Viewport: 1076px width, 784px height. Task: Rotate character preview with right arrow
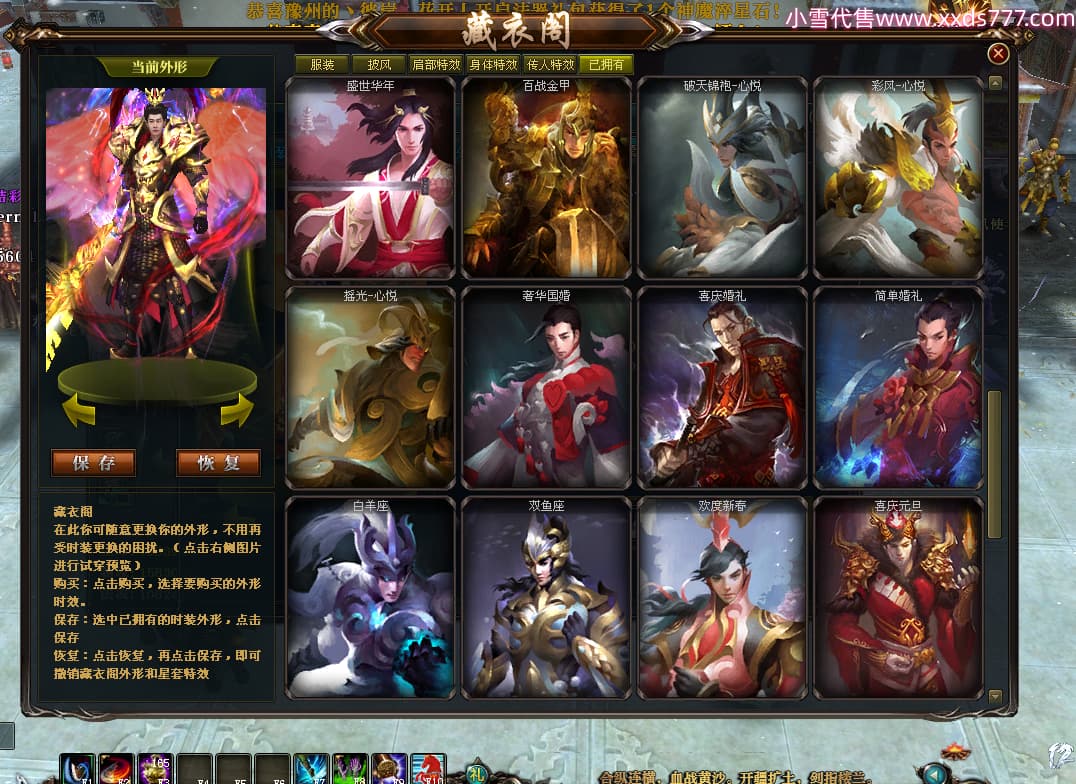coord(236,409)
